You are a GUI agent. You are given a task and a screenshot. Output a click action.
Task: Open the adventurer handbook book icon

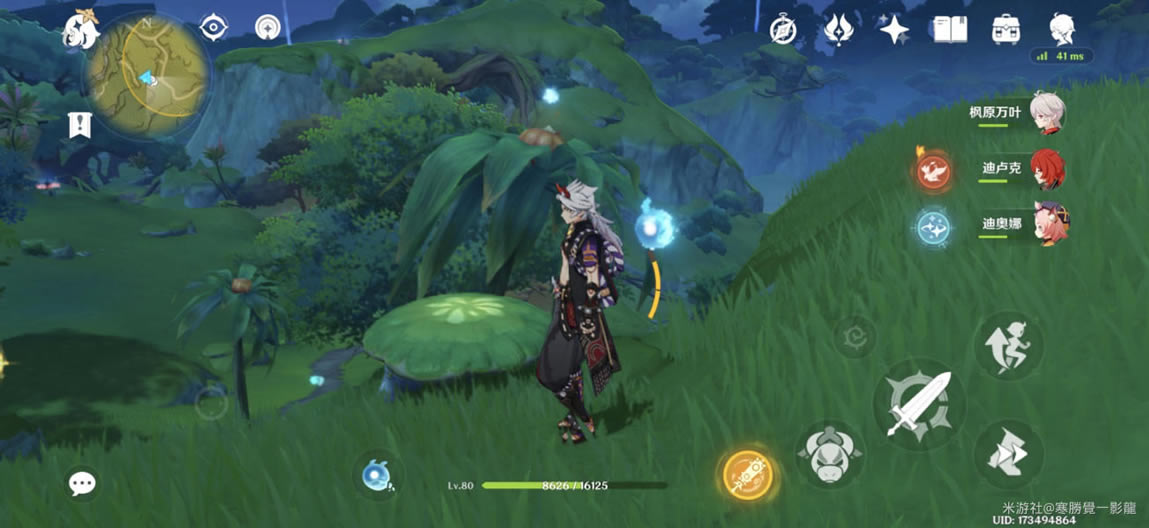949,30
